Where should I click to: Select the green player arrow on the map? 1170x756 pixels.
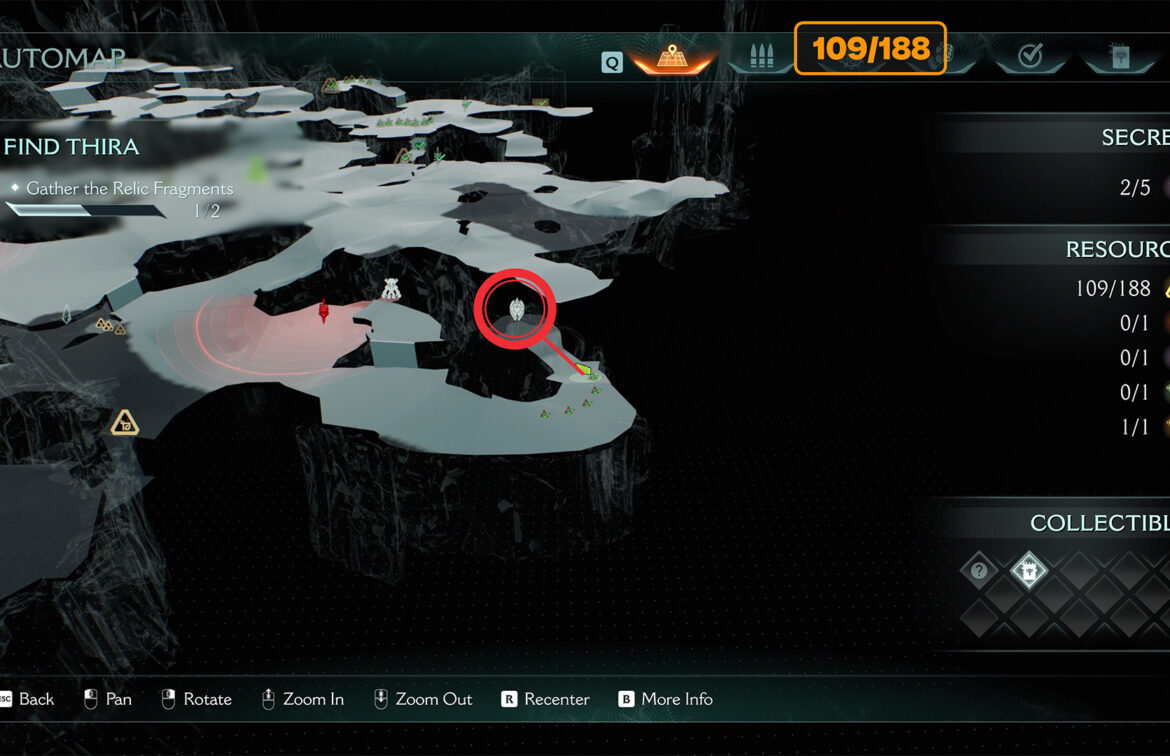point(586,373)
